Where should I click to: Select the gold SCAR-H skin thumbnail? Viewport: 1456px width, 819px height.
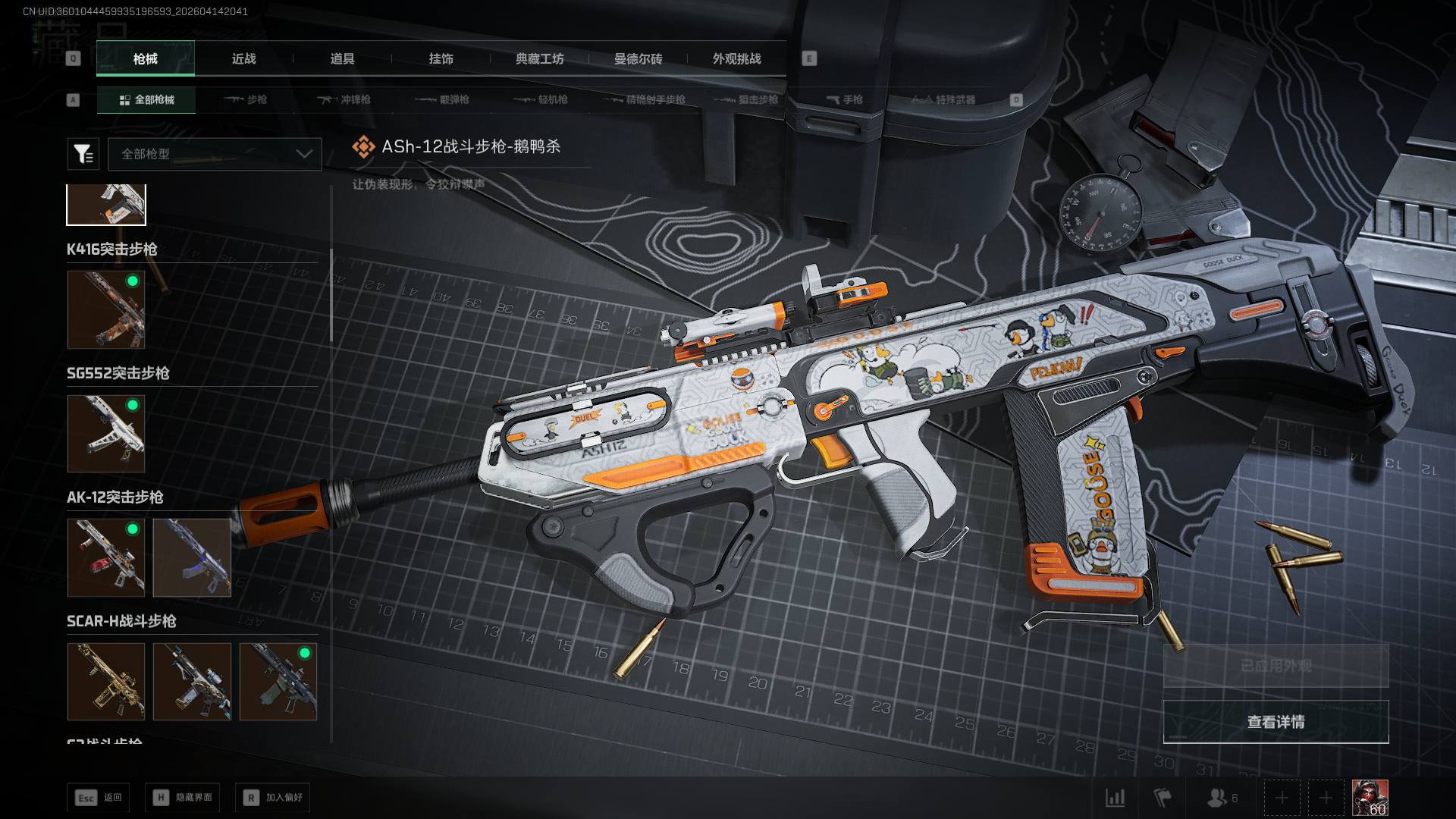106,681
